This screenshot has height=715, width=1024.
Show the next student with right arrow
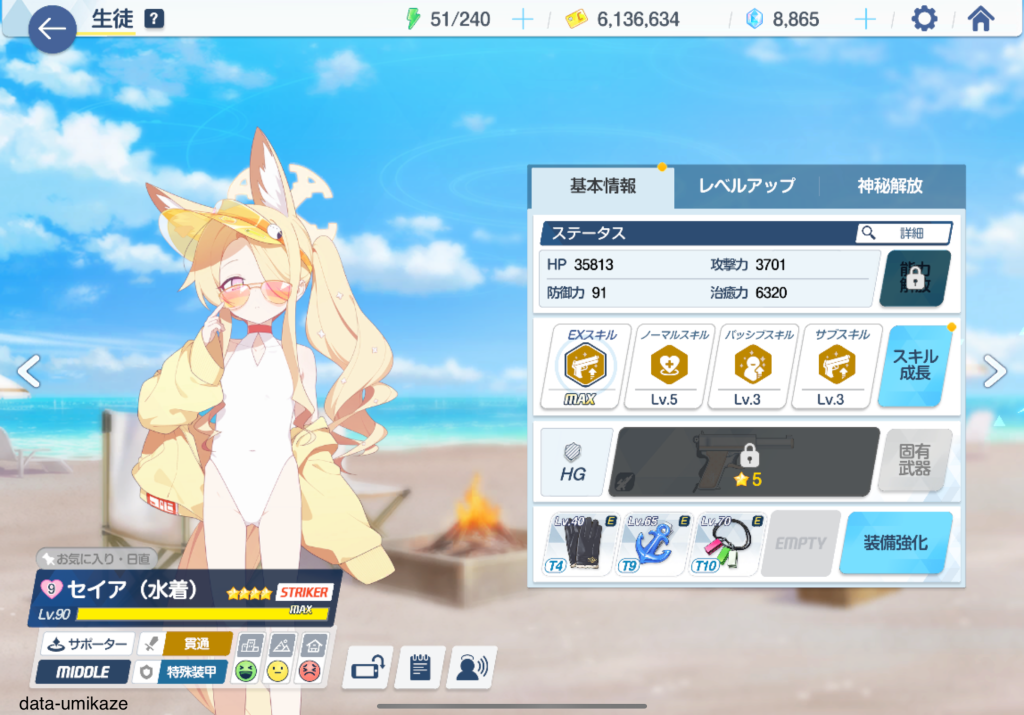(995, 371)
